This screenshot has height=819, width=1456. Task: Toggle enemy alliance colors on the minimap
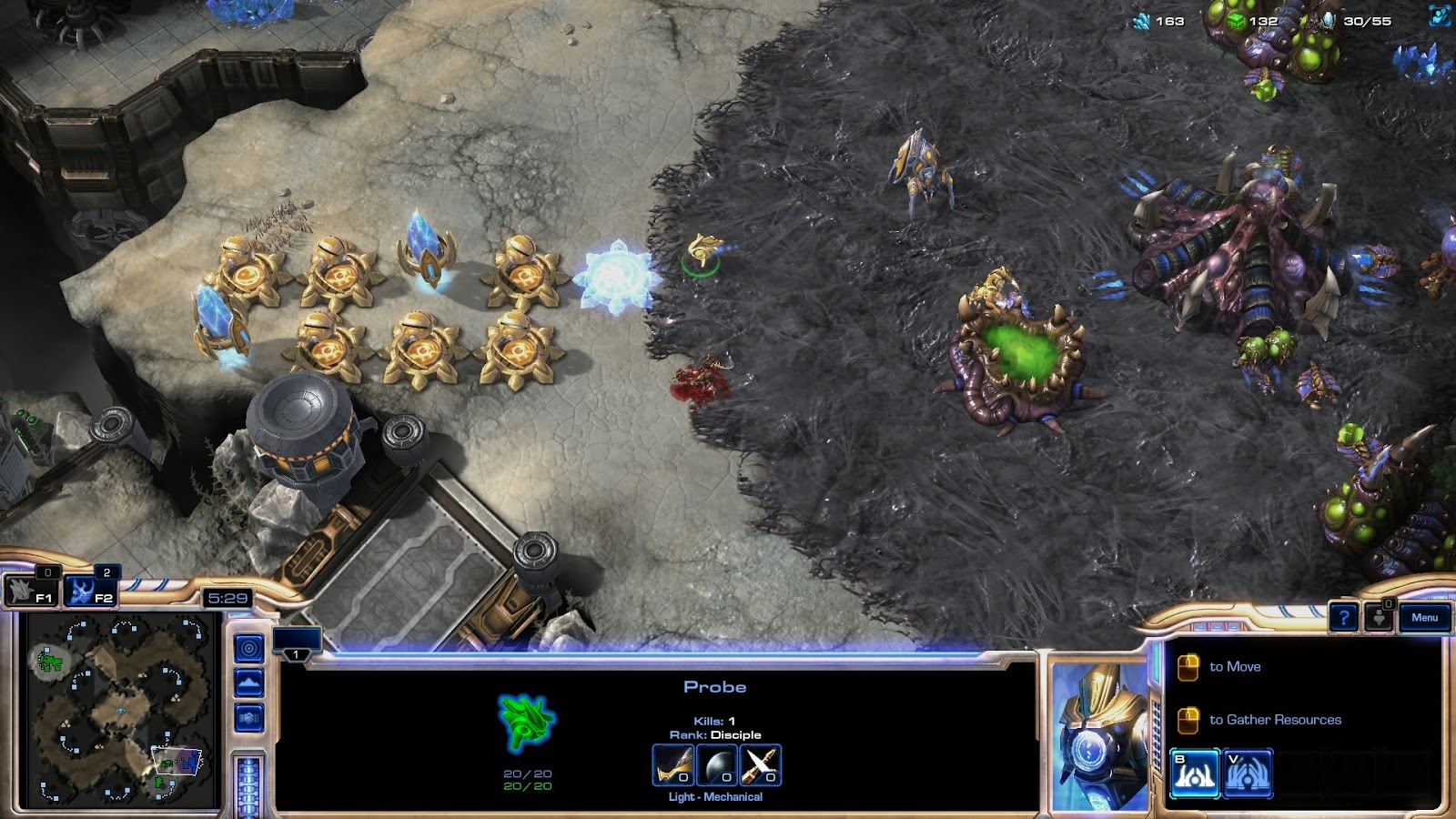(248, 717)
